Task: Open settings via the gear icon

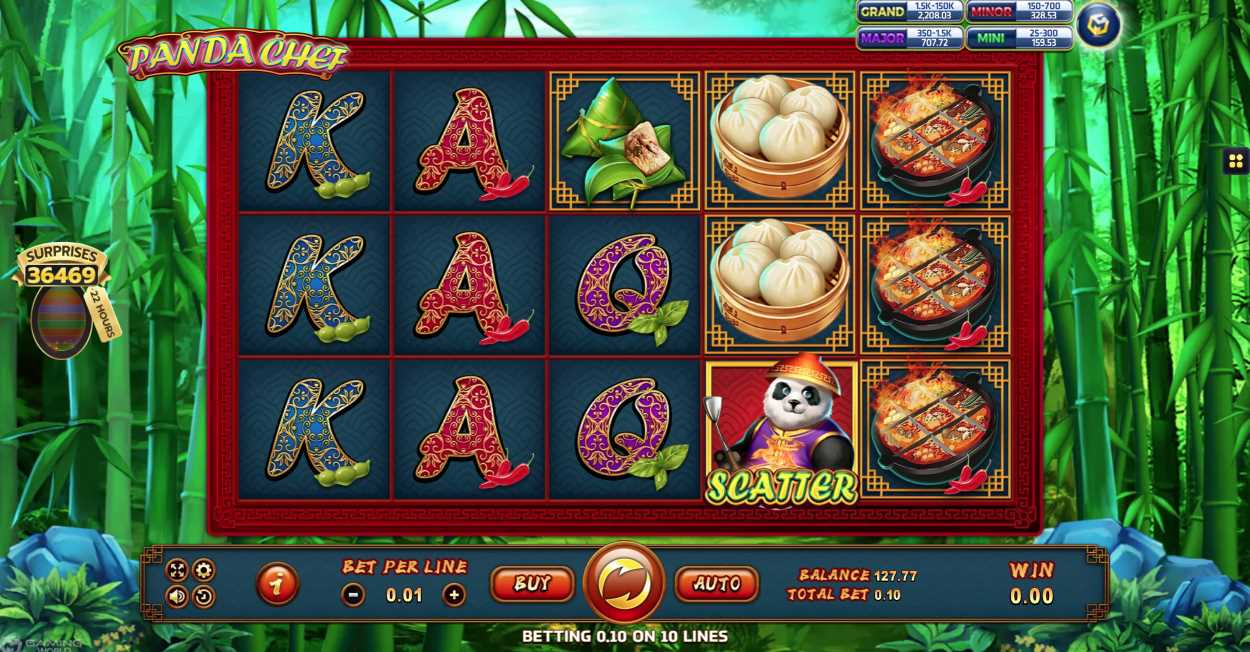Action: click(203, 570)
